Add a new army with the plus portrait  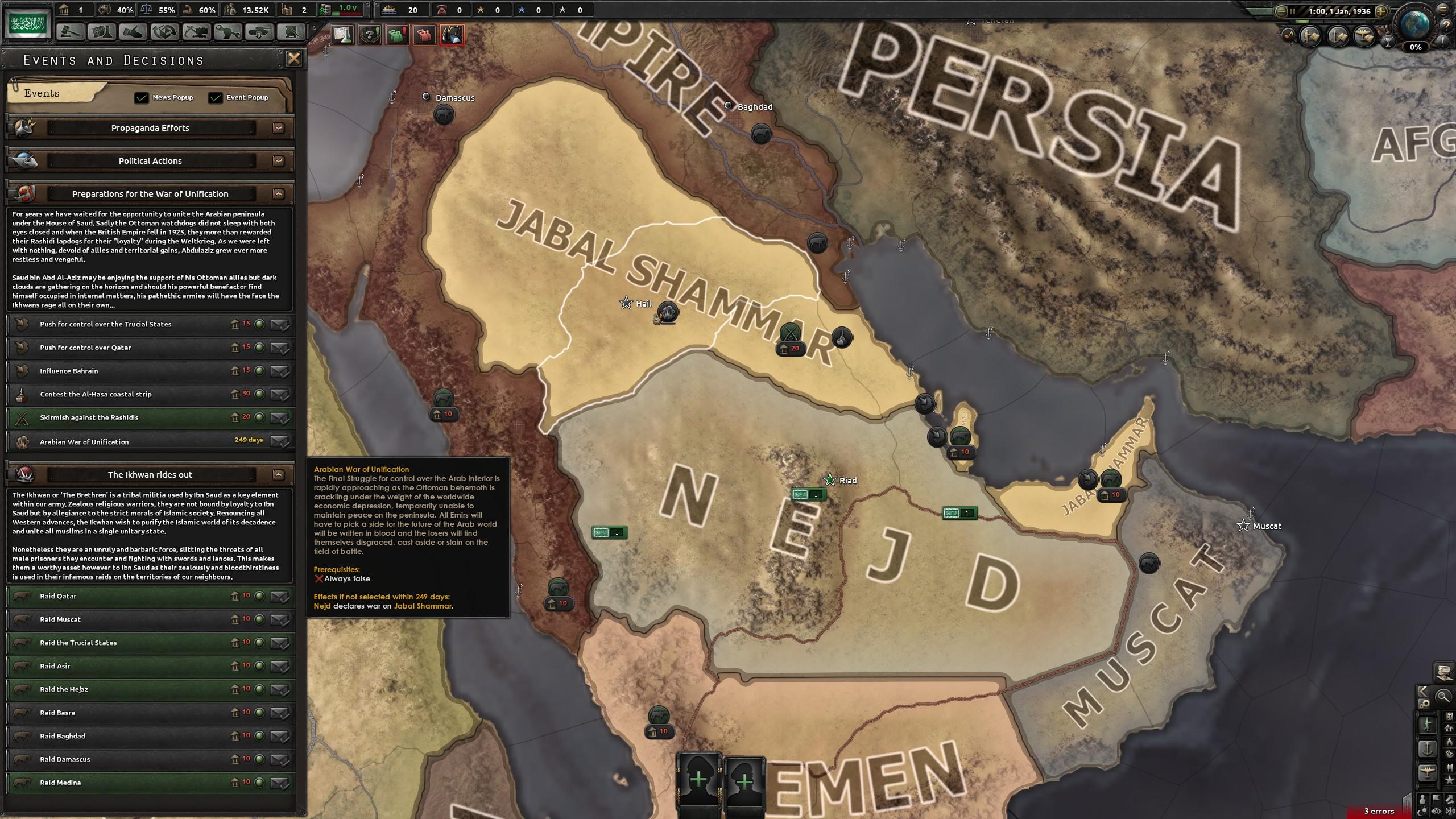point(699,780)
